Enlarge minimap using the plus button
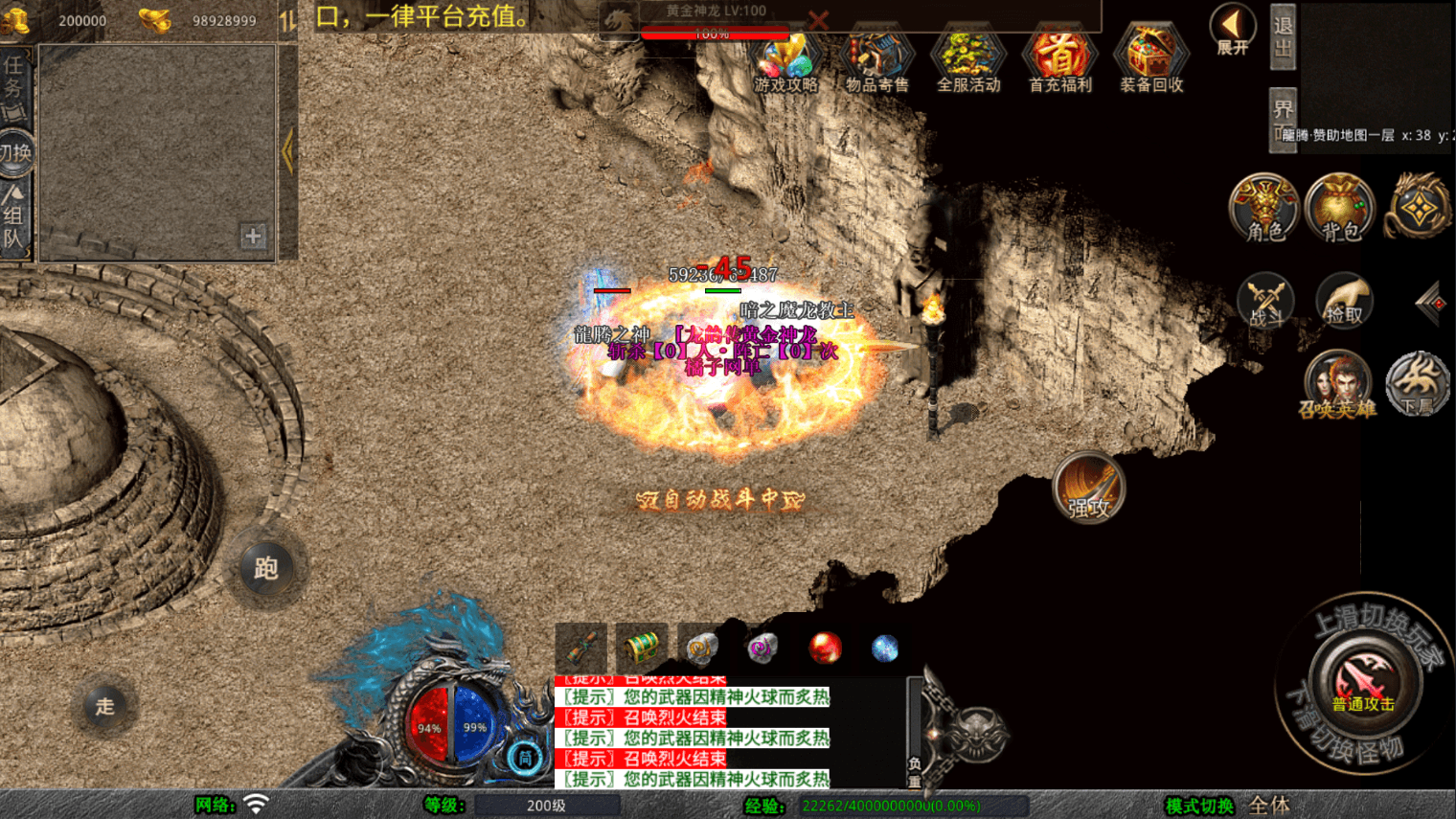Viewport: 1456px width, 819px height. (x=251, y=235)
